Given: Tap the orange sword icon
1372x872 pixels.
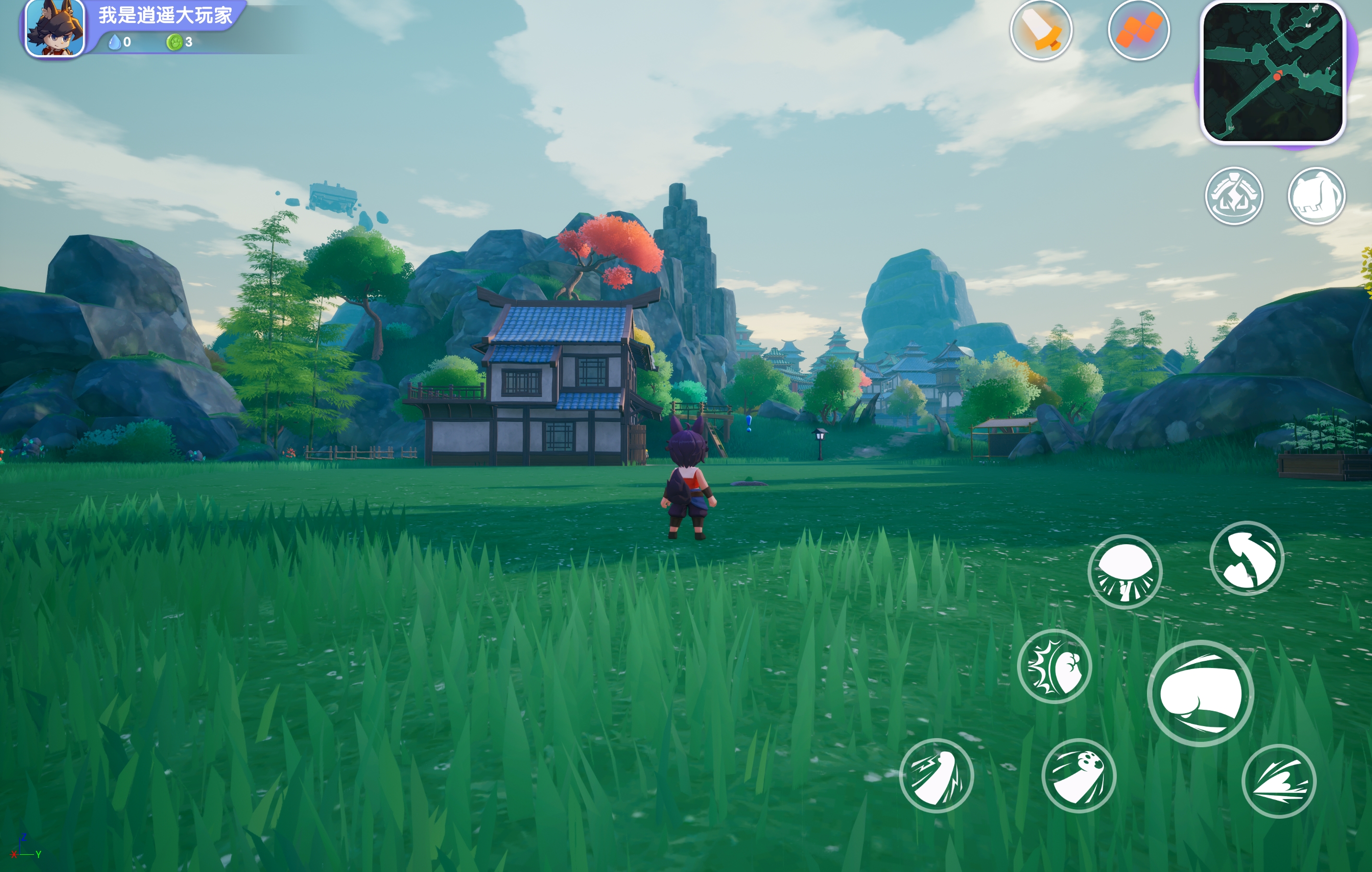Looking at the screenshot, I should [x=1041, y=30].
